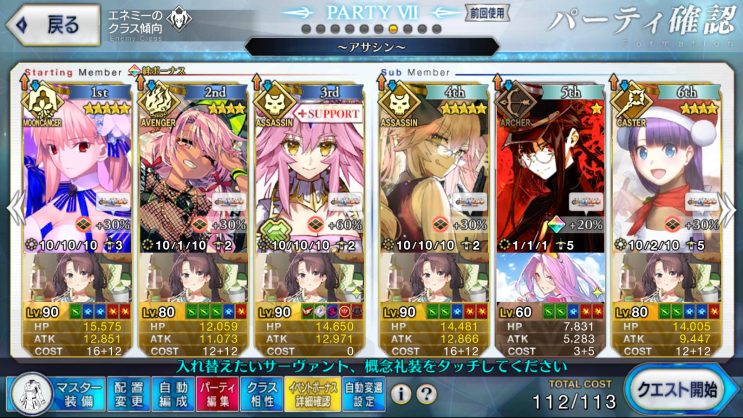The width and height of the screenshot is (743, 418).
Task: Open the 配置変更 formation change
Action: pyautogui.click(x=128, y=393)
